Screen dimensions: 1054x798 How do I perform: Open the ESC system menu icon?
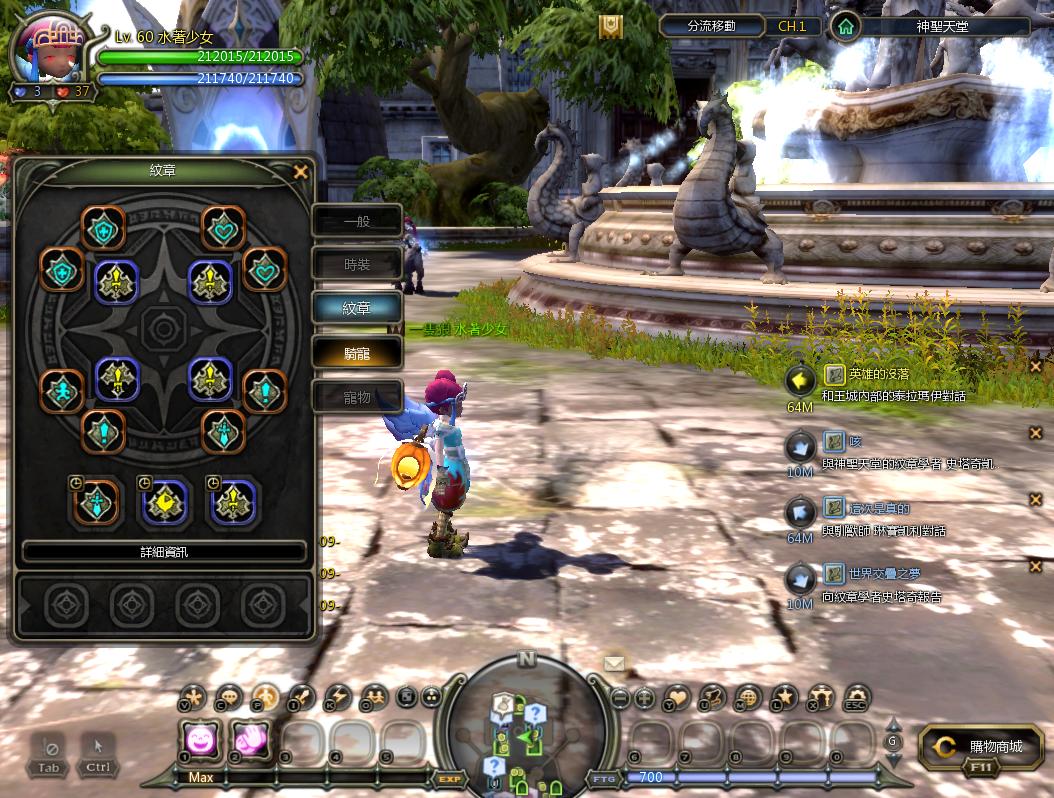click(857, 697)
